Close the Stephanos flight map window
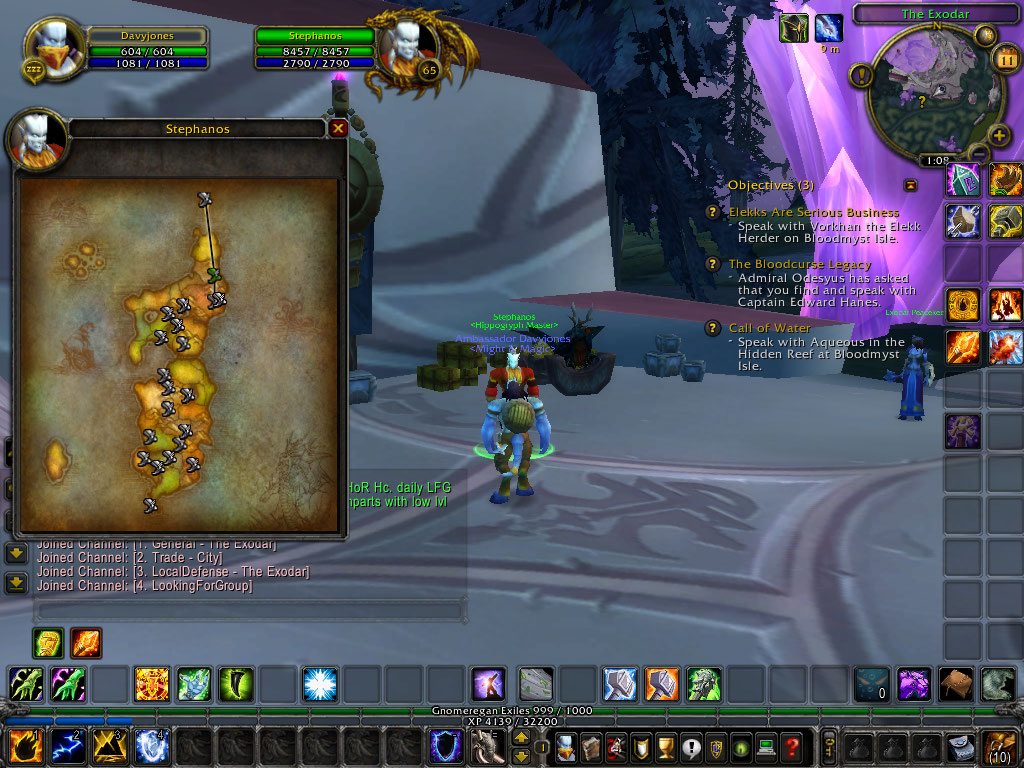1024x768 pixels. (x=338, y=128)
